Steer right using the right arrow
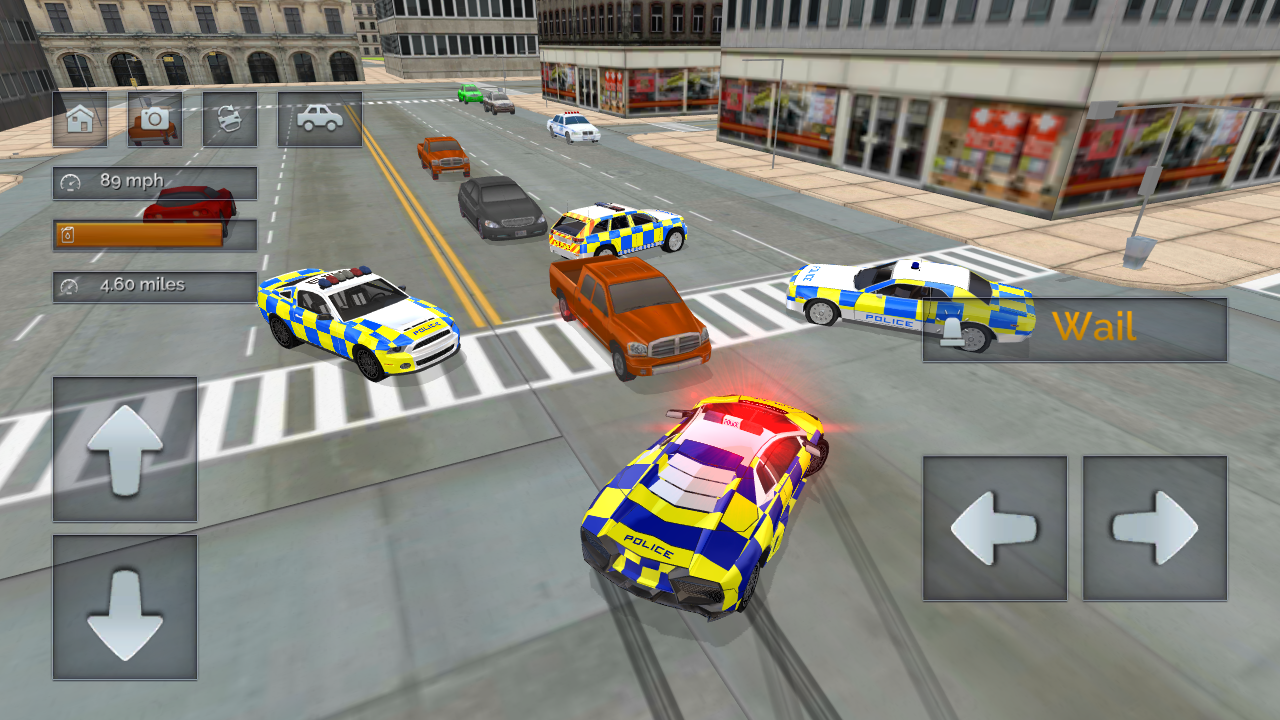Screen dimensions: 1280x720 tap(1155, 530)
